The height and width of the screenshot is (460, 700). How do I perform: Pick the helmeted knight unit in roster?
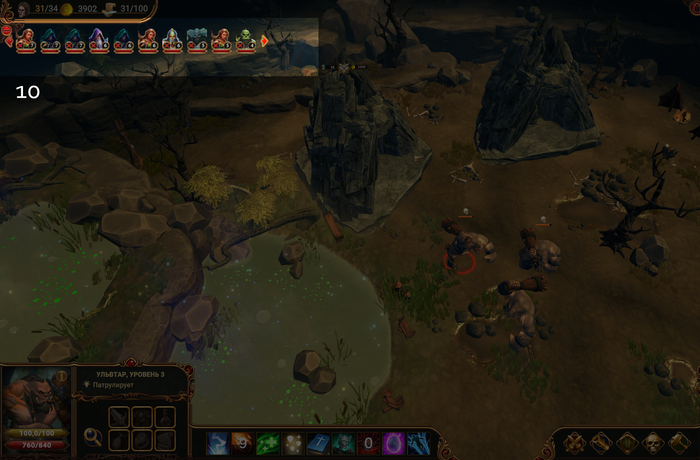coord(172,40)
